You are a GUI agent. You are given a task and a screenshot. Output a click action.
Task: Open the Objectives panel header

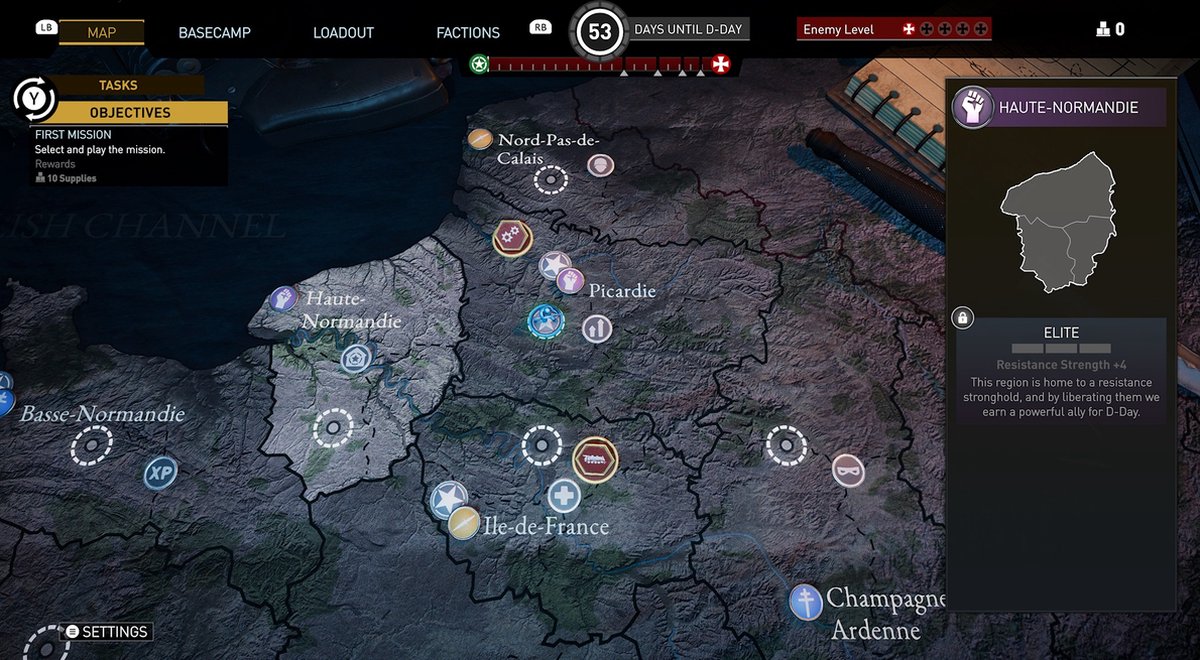click(130, 113)
